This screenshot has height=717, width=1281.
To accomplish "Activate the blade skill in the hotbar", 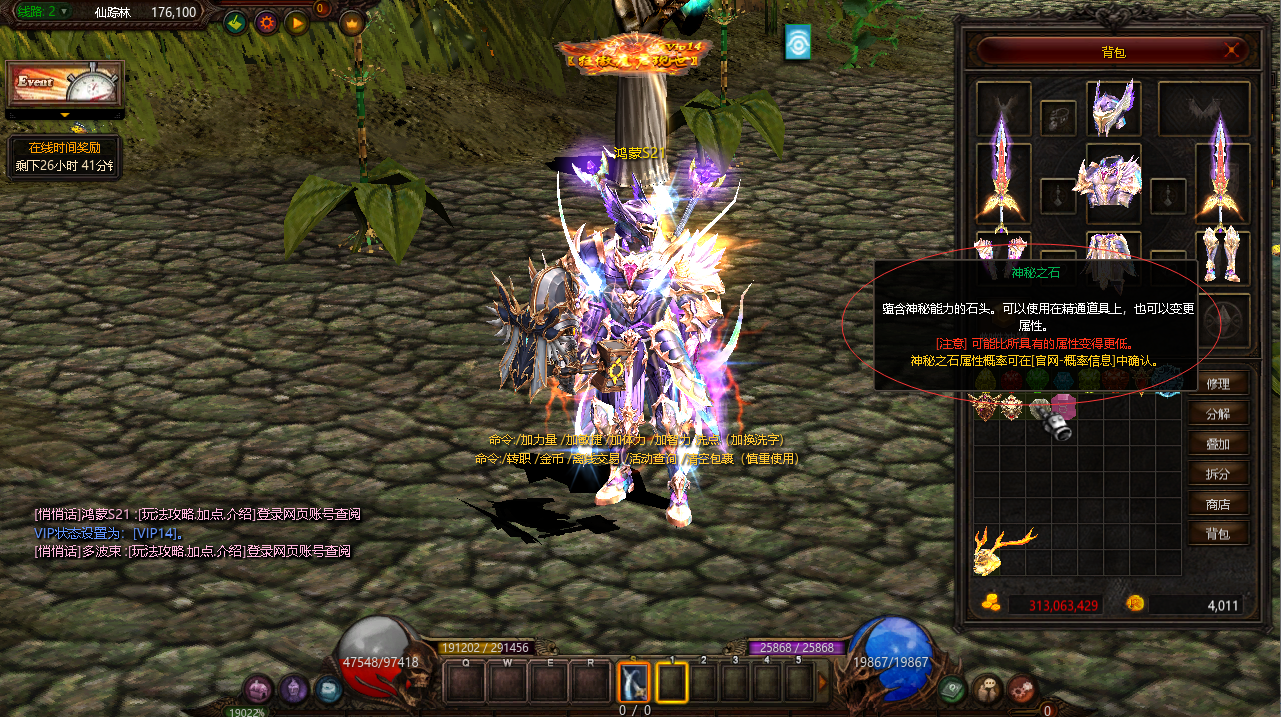I will click(x=633, y=682).
